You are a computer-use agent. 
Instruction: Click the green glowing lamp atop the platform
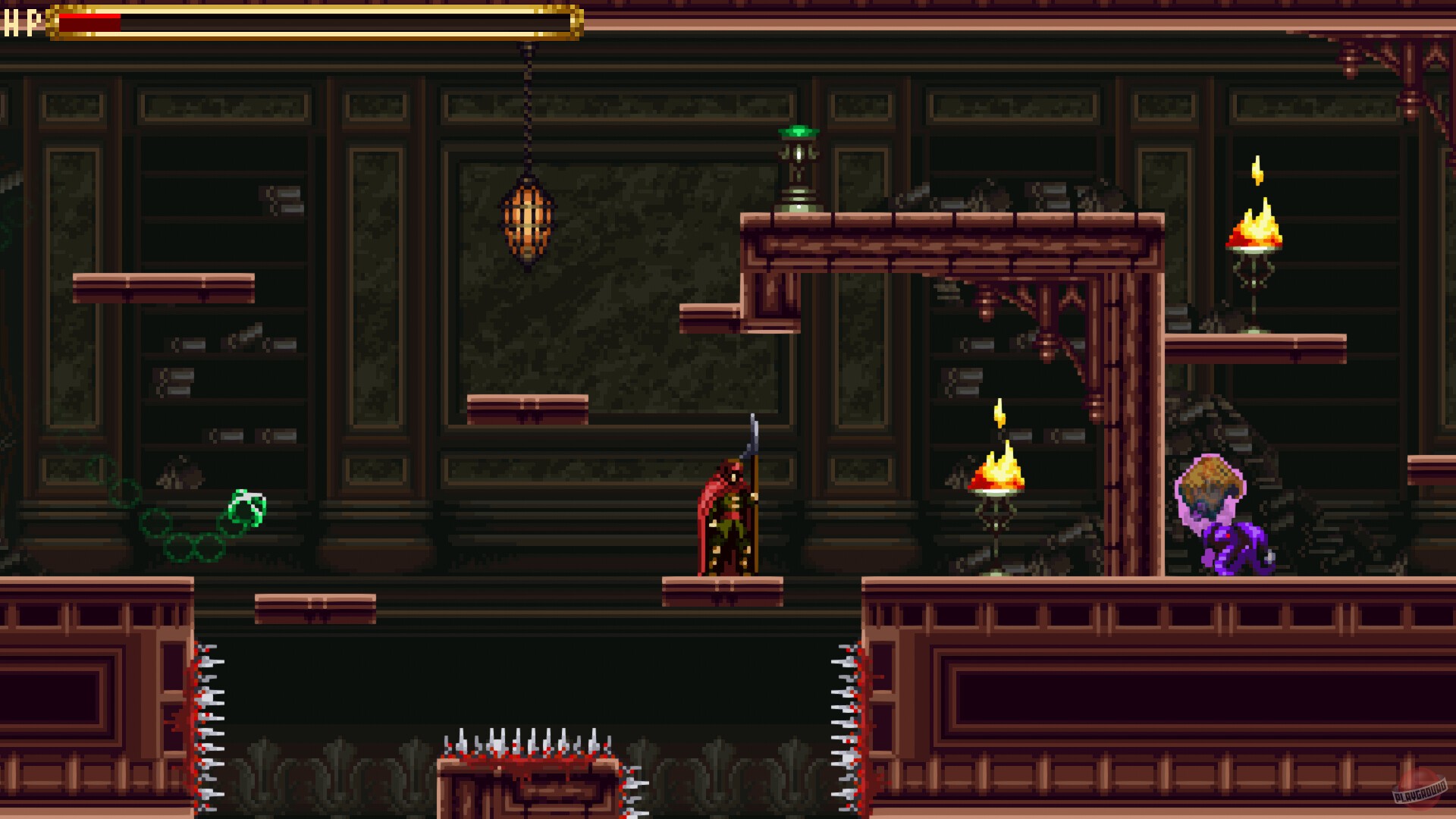click(x=798, y=163)
